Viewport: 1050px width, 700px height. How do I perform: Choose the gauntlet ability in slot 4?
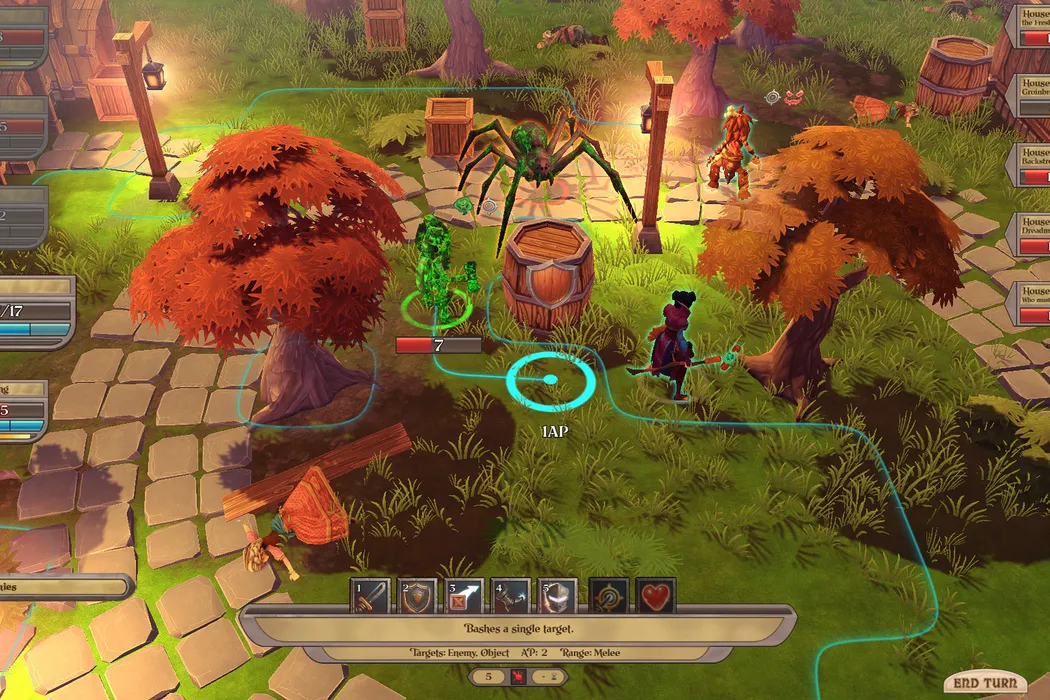point(511,596)
